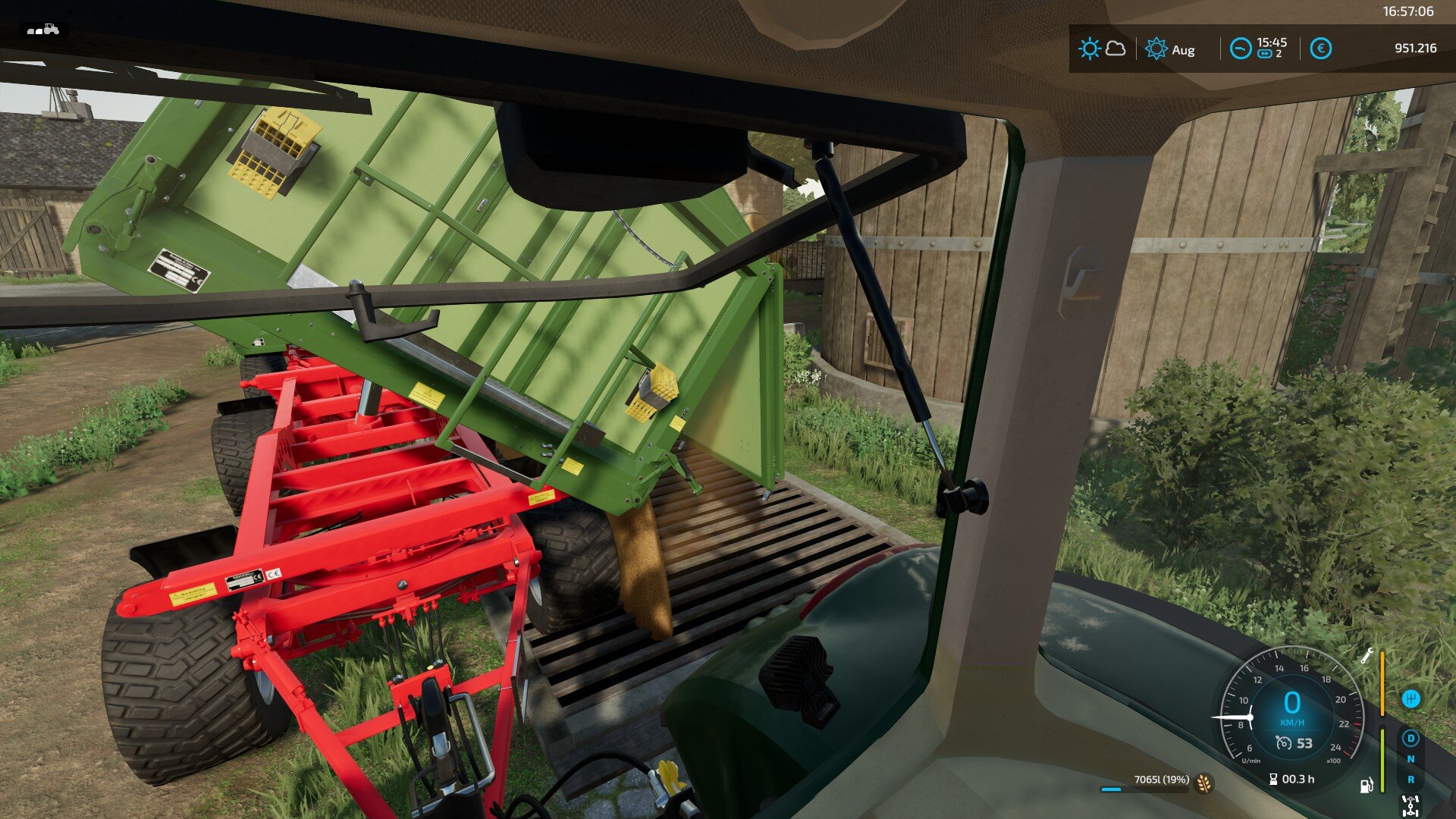The height and width of the screenshot is (819, 1456).
Task: Select the cloud weather icon
Action: point(1116,49)
